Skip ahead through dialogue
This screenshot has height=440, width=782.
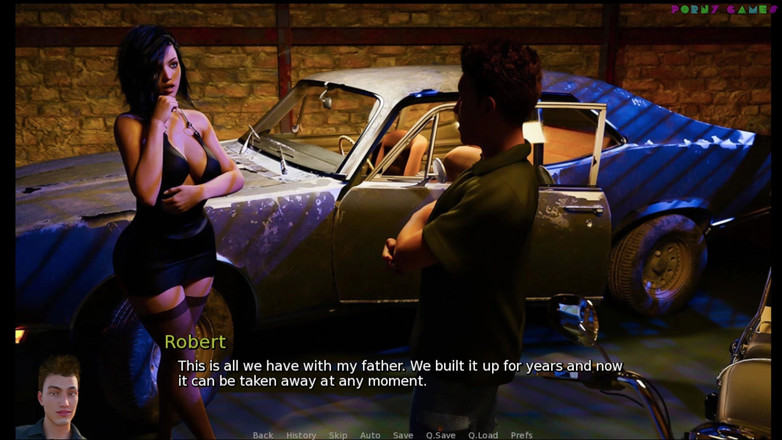(x=338, y=435)
